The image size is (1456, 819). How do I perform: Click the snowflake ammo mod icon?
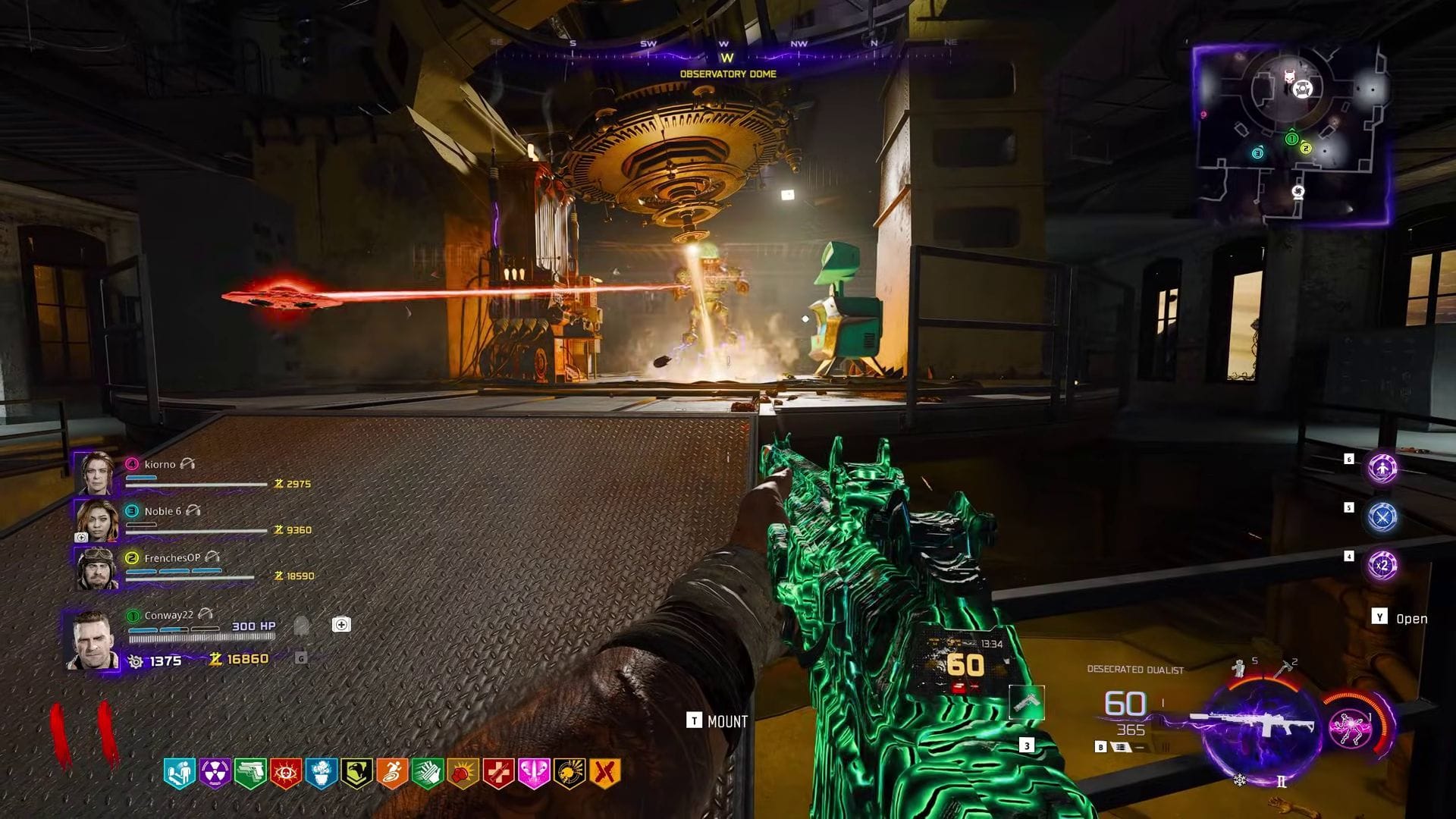click(x=1238, y=780)
